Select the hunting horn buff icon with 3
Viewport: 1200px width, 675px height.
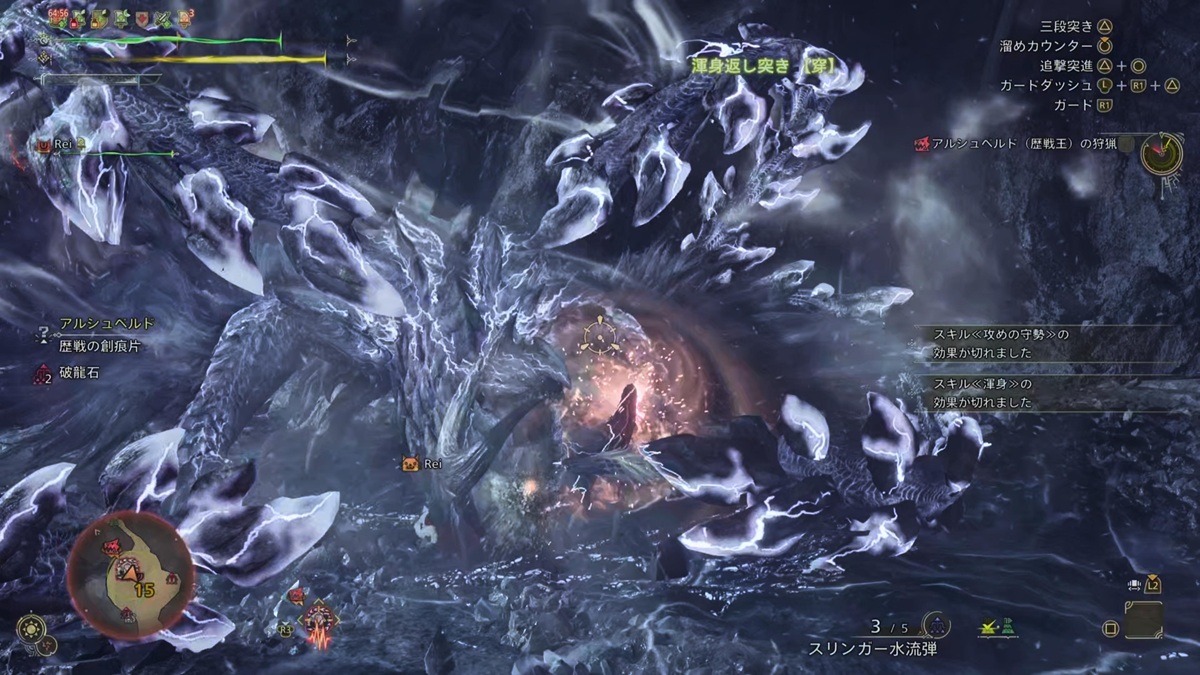tap(186, 18)
